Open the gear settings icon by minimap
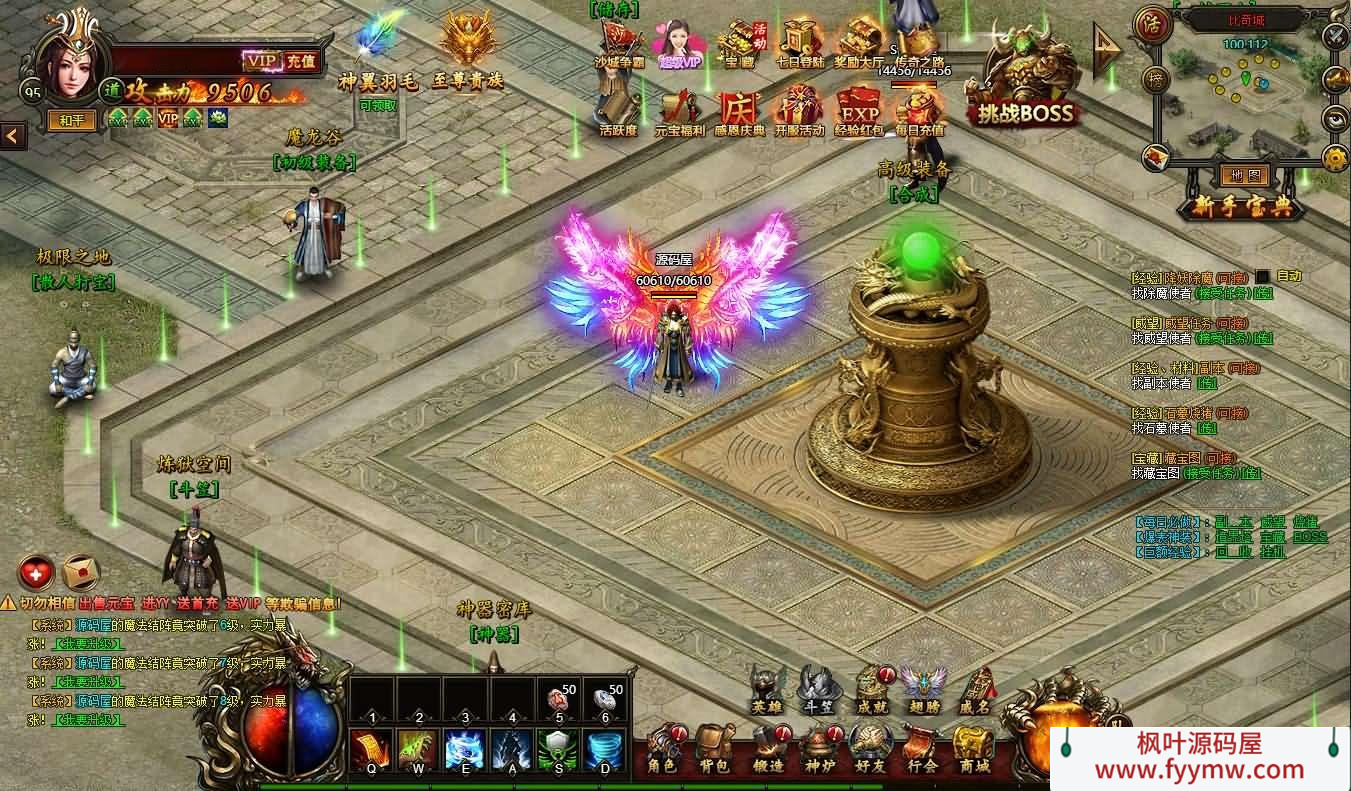The height and width of the screenshot is (791, 1351). pos(1335,158)
